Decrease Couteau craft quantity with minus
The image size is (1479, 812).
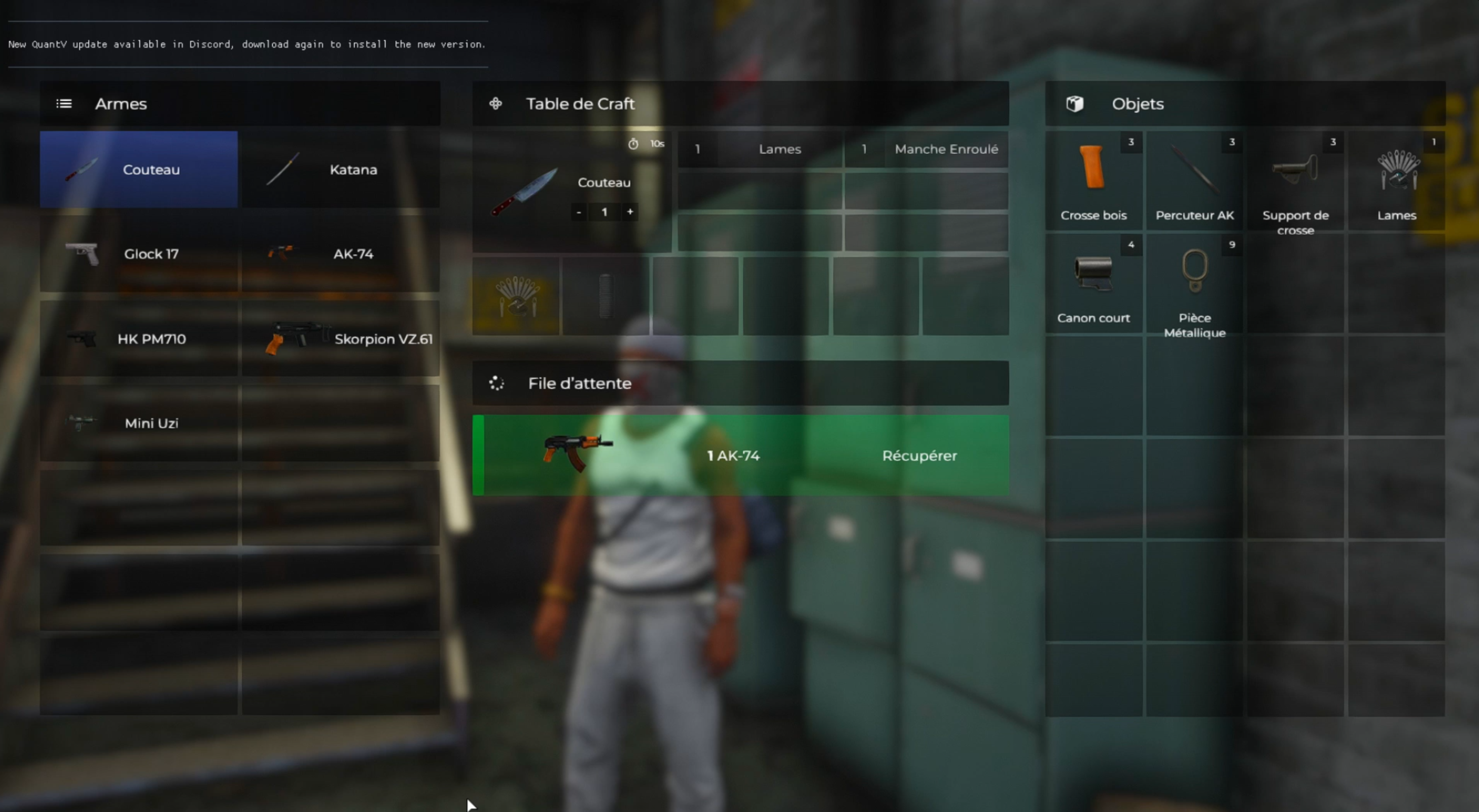pos(579,212)
